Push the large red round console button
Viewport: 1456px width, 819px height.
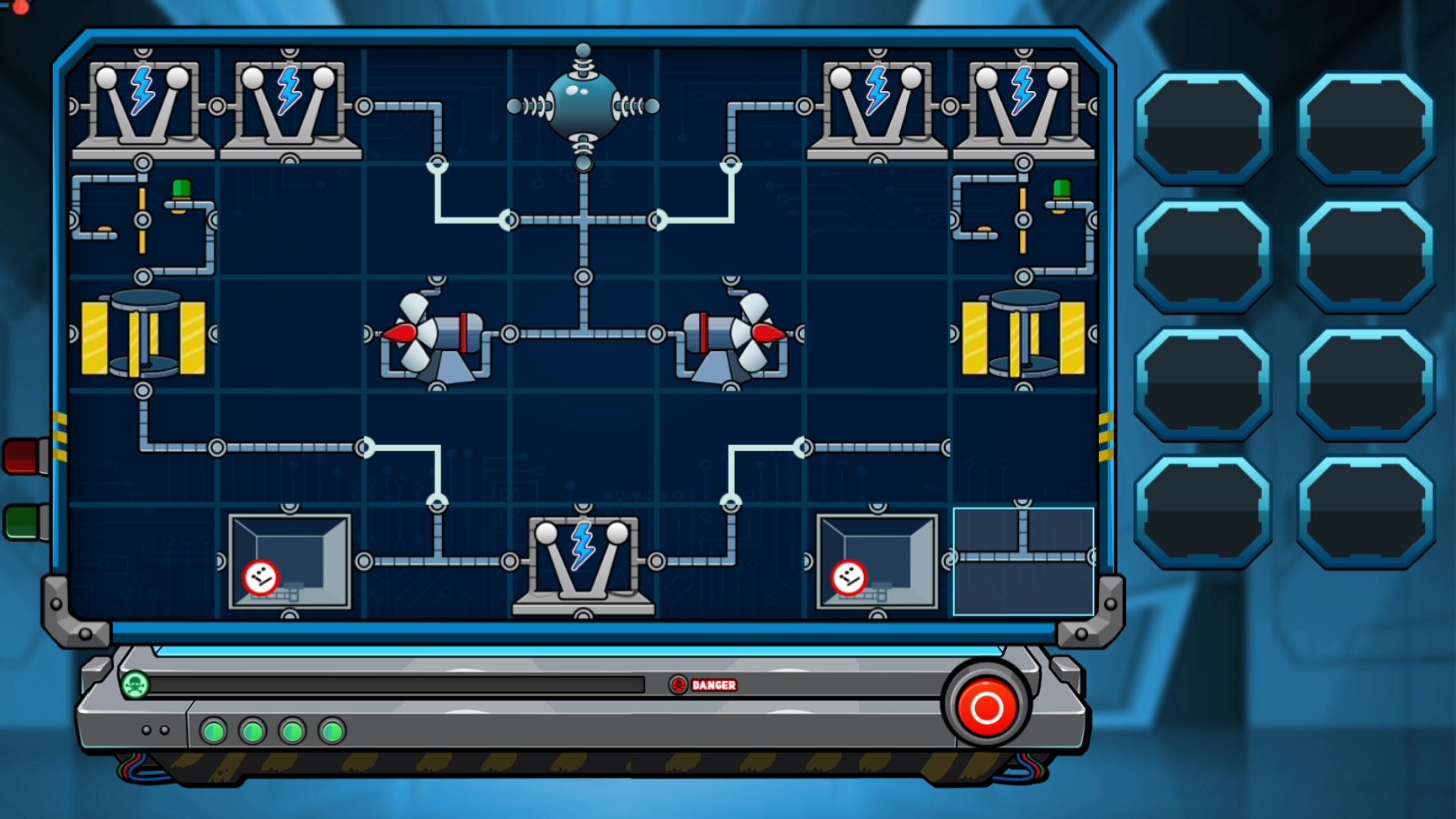pos(987,708)
